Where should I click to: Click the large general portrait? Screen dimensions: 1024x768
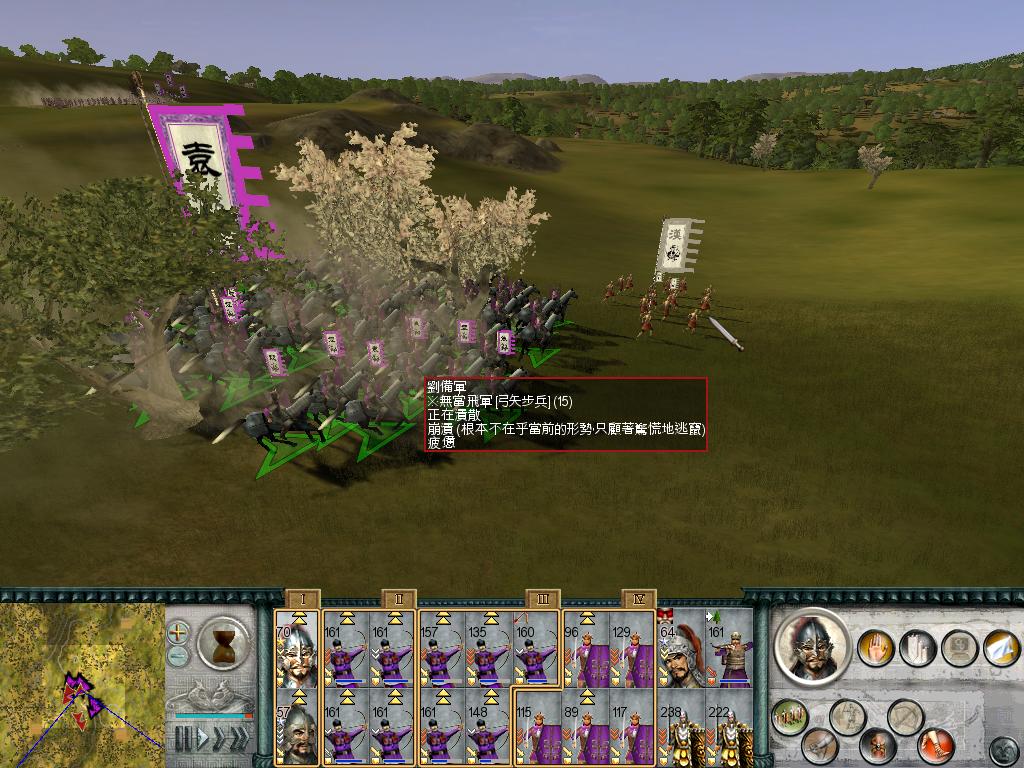point(814,647)
